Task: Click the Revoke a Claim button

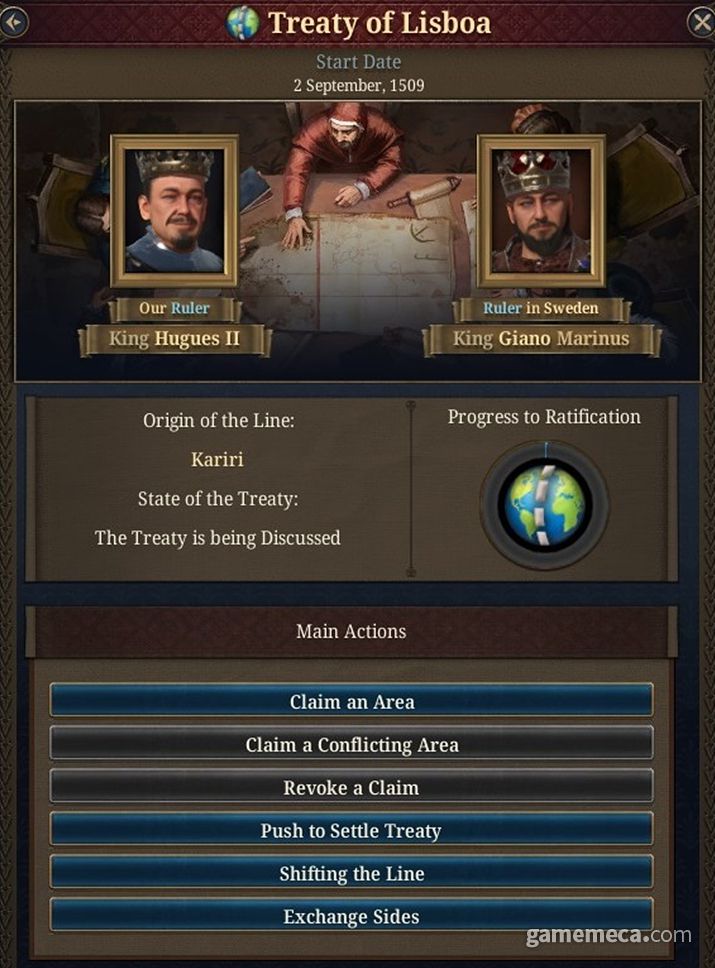Action: click(351, 787)
